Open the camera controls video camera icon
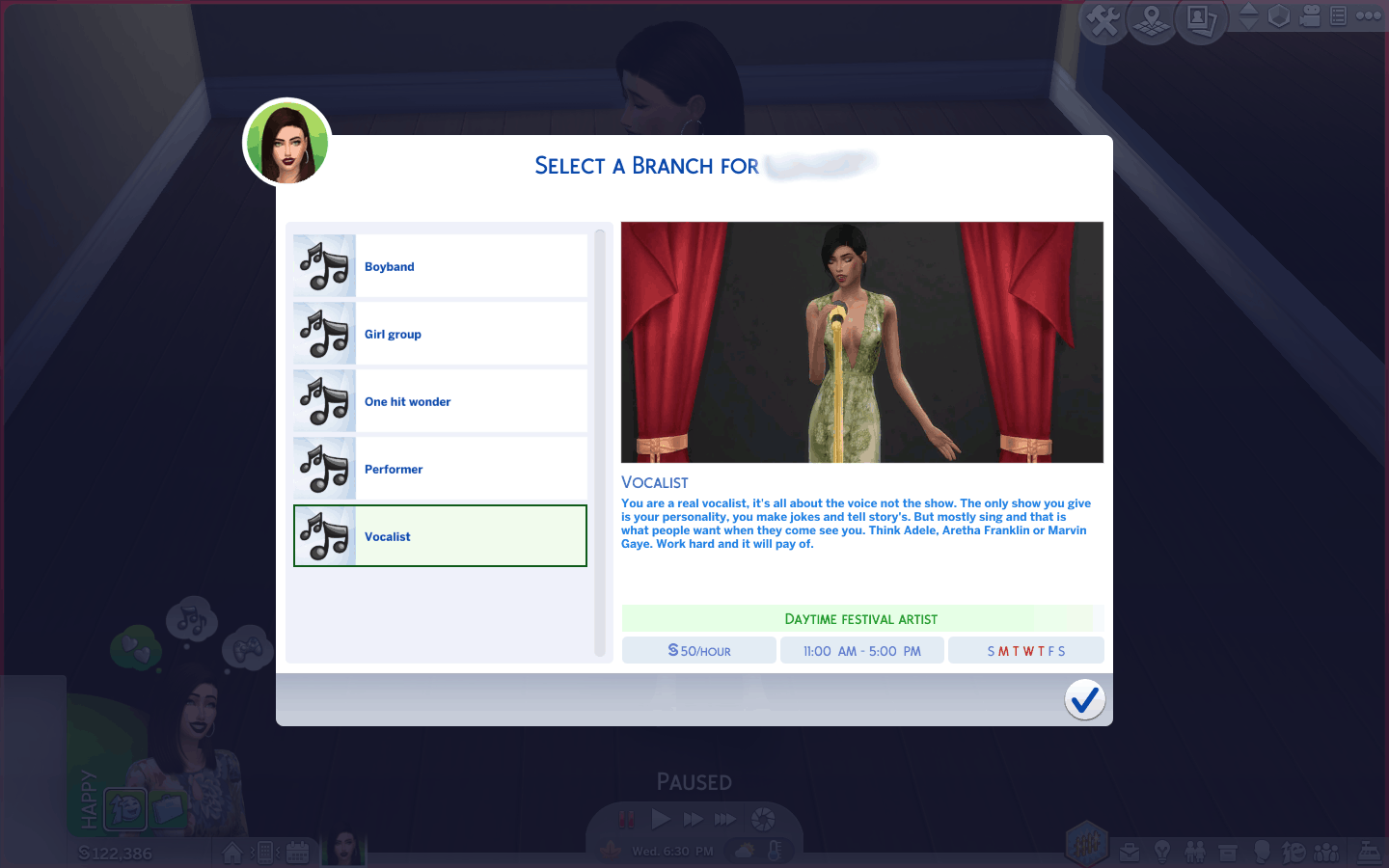This screenshot has height=868, width=1389. [1310, 16]
